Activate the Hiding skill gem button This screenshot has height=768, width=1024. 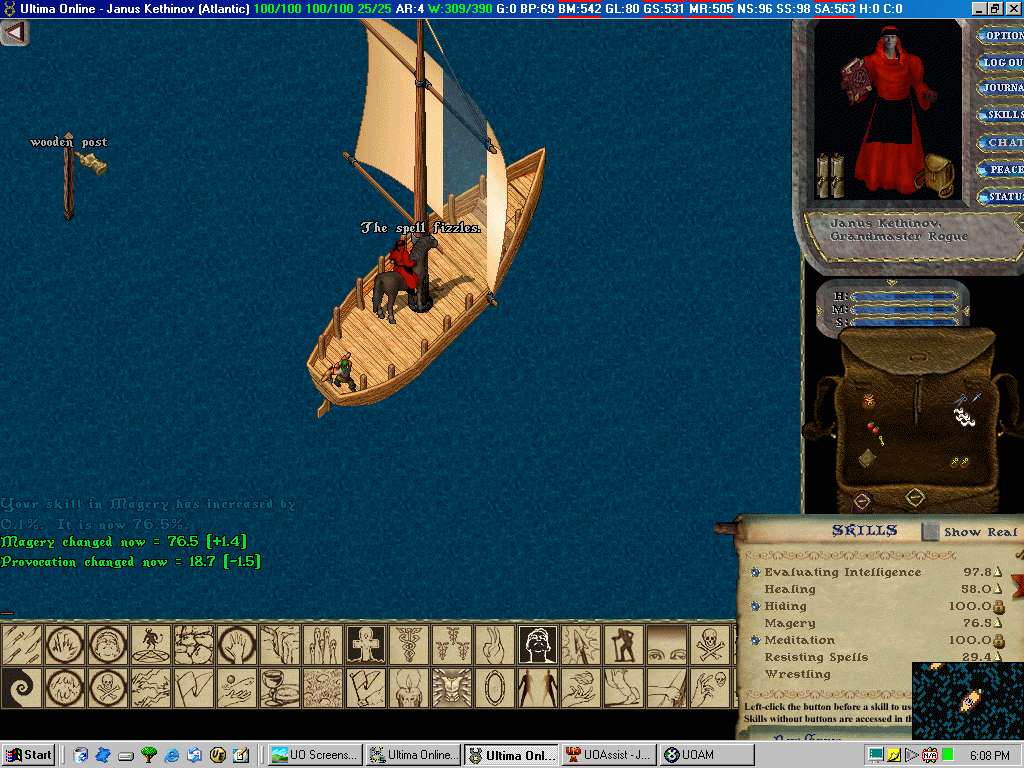[755, 607]
